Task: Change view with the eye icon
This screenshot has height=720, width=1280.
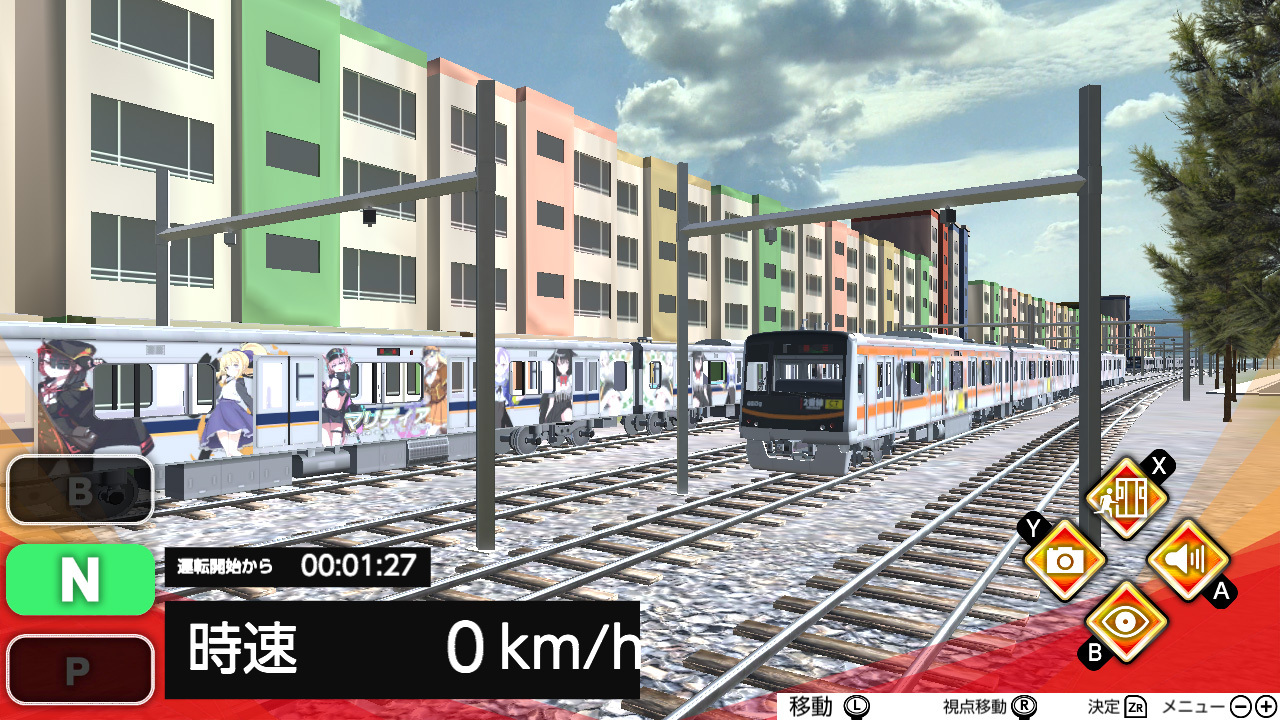Action: pyautogui.click(x=1127, y=621)
